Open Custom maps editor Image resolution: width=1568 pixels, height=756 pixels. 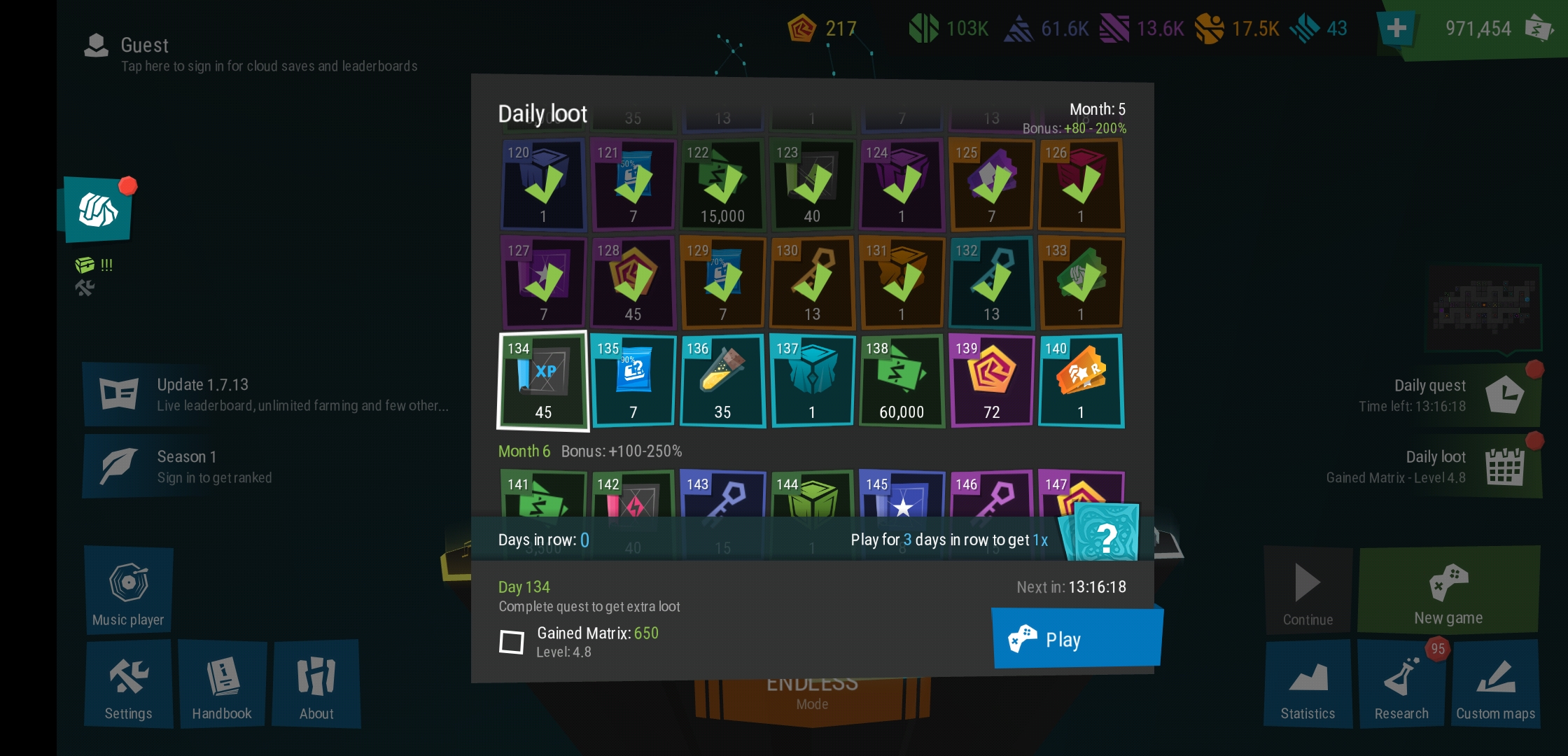1496,685
